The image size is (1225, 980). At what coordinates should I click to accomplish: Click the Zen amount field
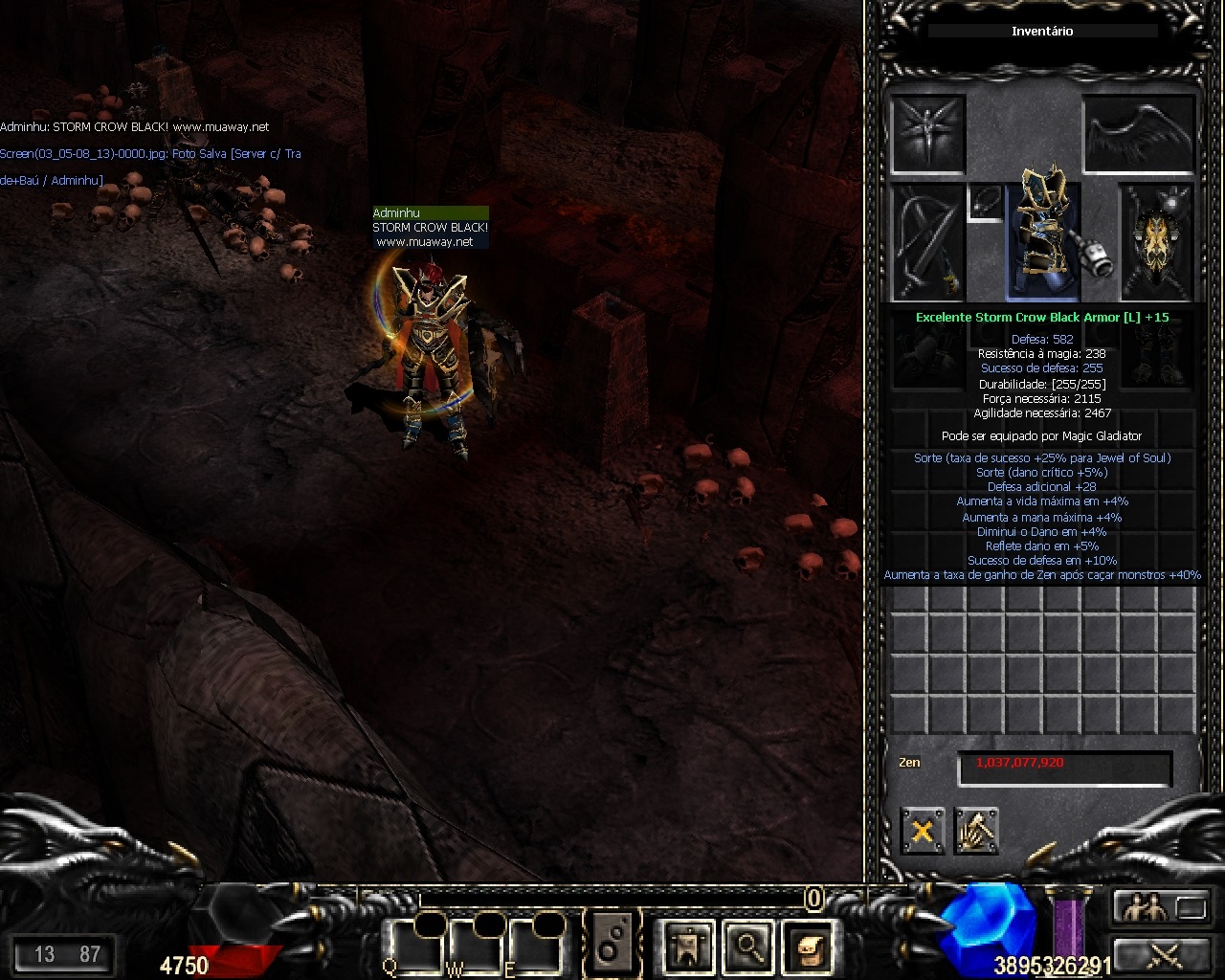tap(1064, 768)
